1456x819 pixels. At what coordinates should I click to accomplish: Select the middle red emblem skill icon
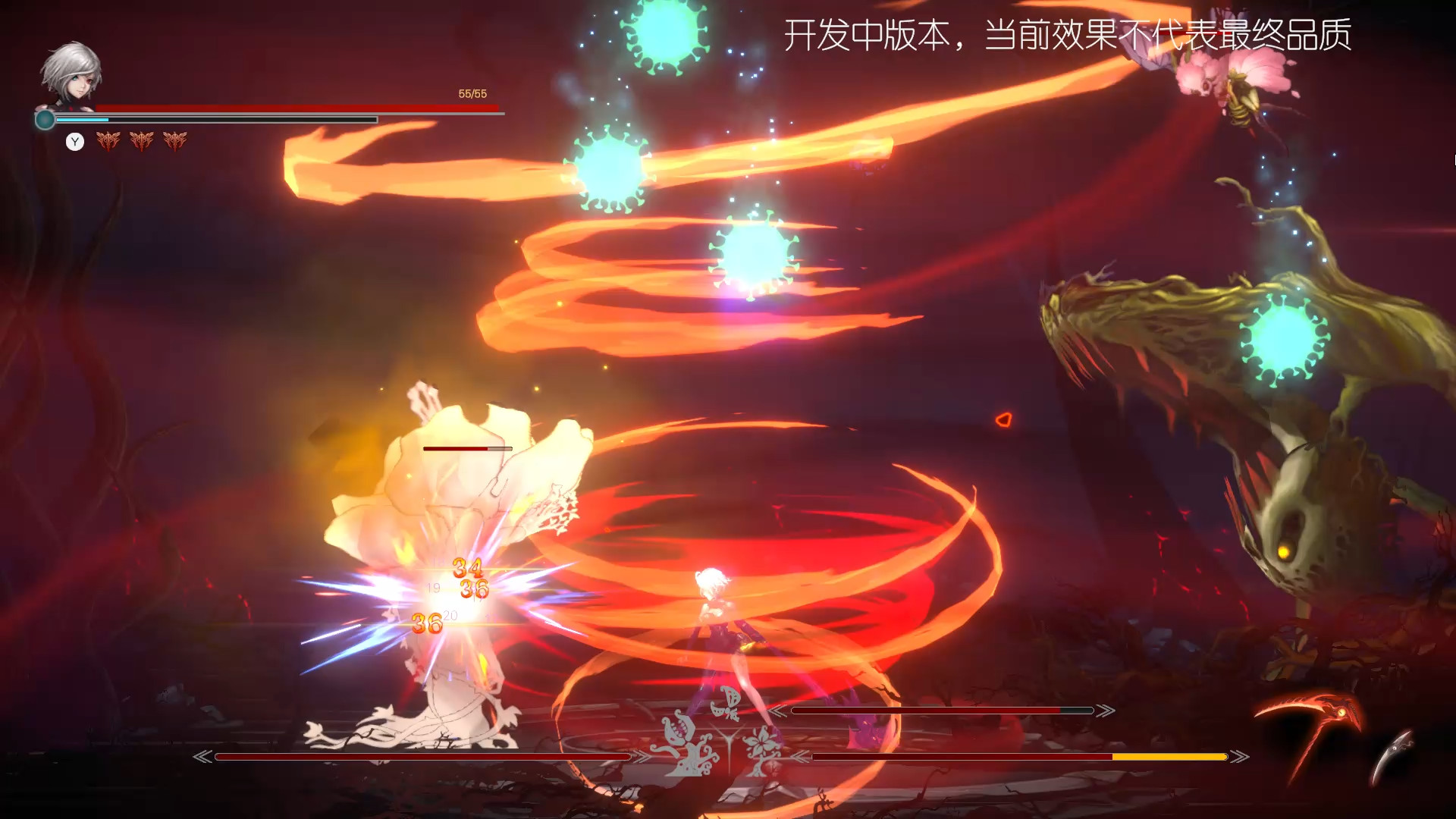coord(142,141)
